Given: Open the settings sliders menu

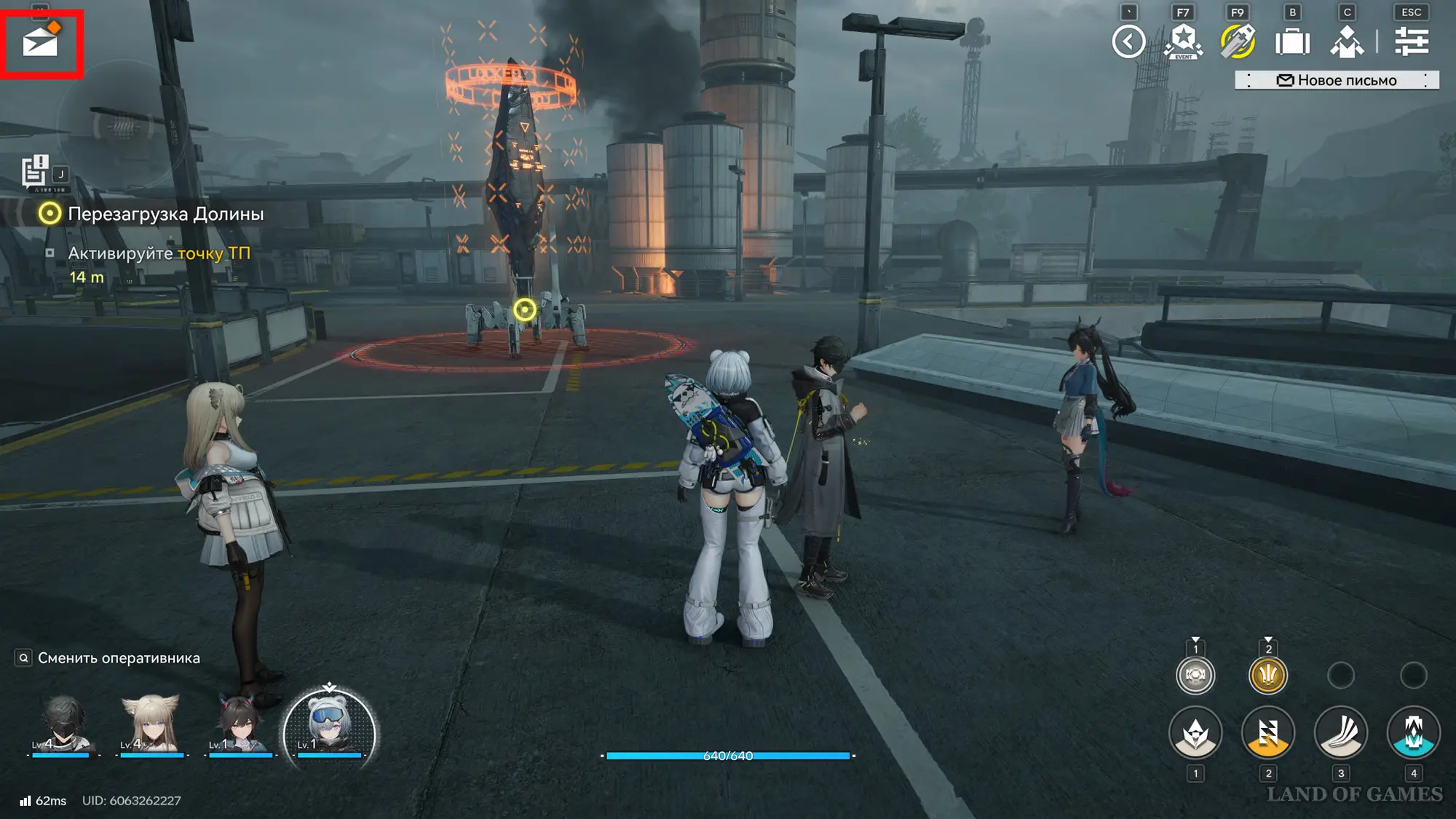Looking at the screenshot, I should pyautogui.click(x=1411, y=41).
